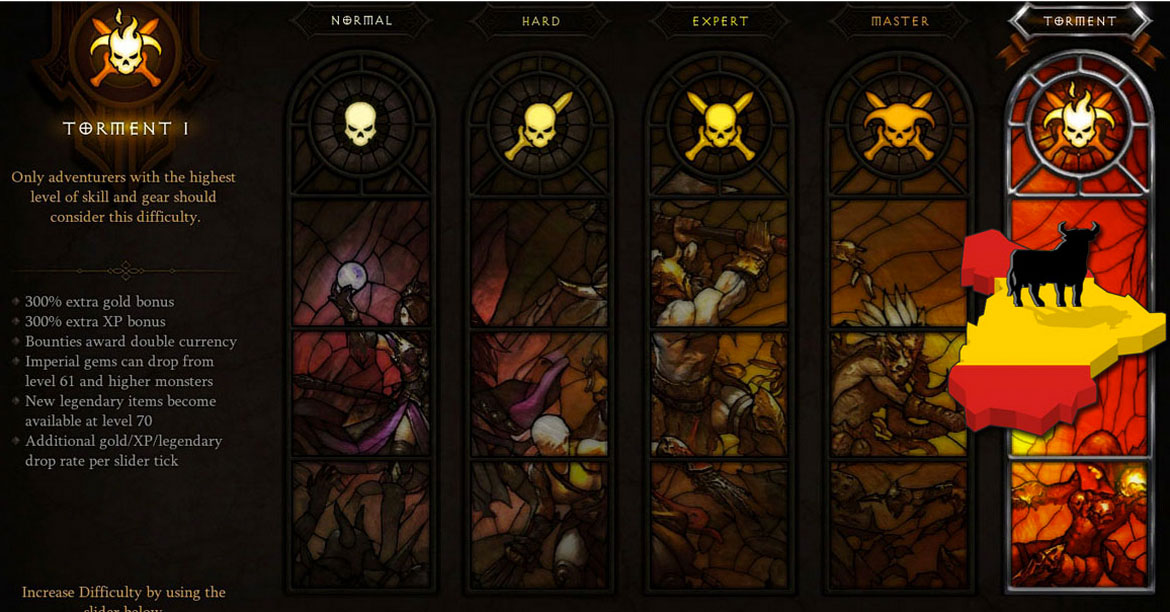Choose the Hard skull-and-sword glass panel

pyautogui.click(x=540, y=125)
